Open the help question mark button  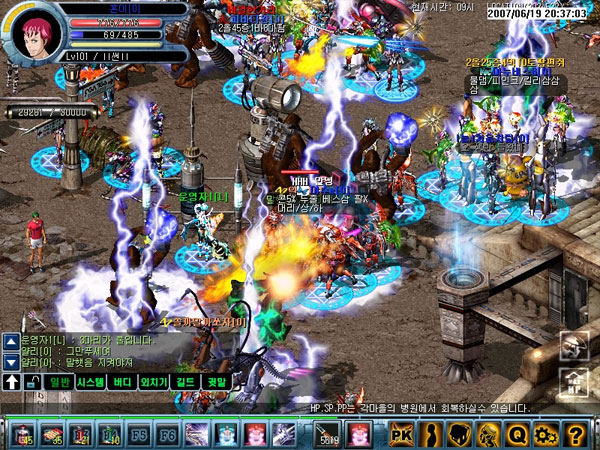coord(575,434)
